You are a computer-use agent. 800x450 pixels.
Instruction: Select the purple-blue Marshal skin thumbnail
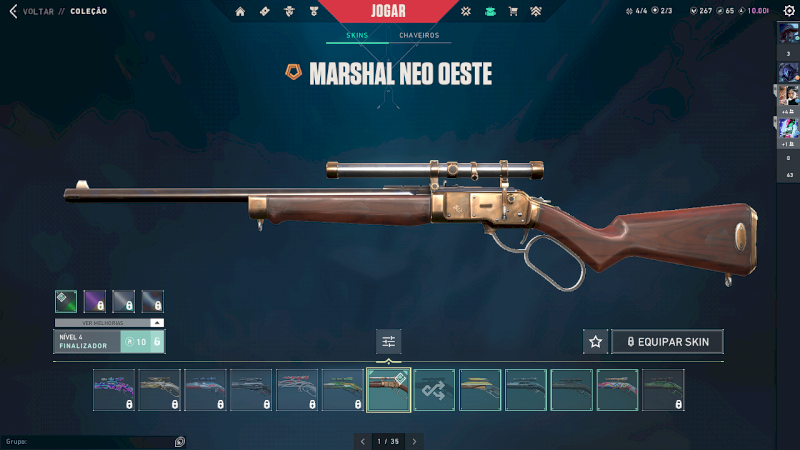click(x=114, y=390)
